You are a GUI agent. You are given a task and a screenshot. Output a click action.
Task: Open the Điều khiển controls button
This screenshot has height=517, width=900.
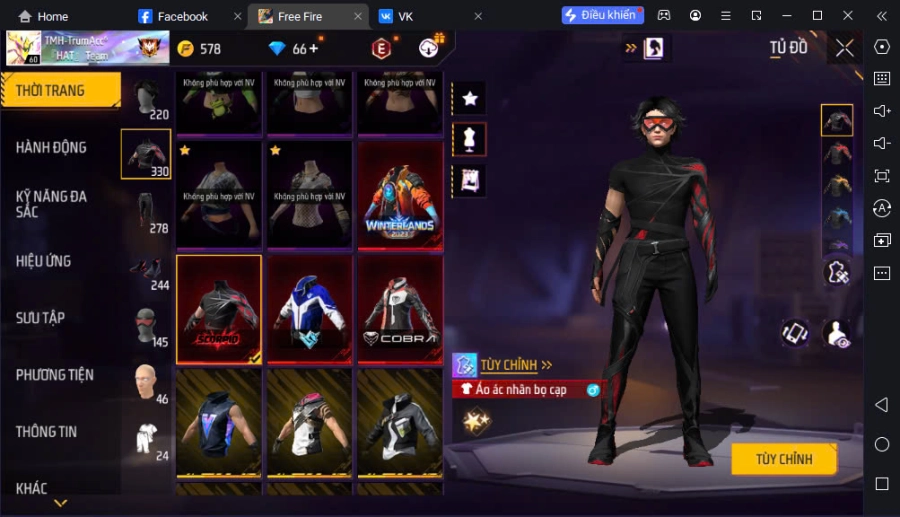(601, 16)
